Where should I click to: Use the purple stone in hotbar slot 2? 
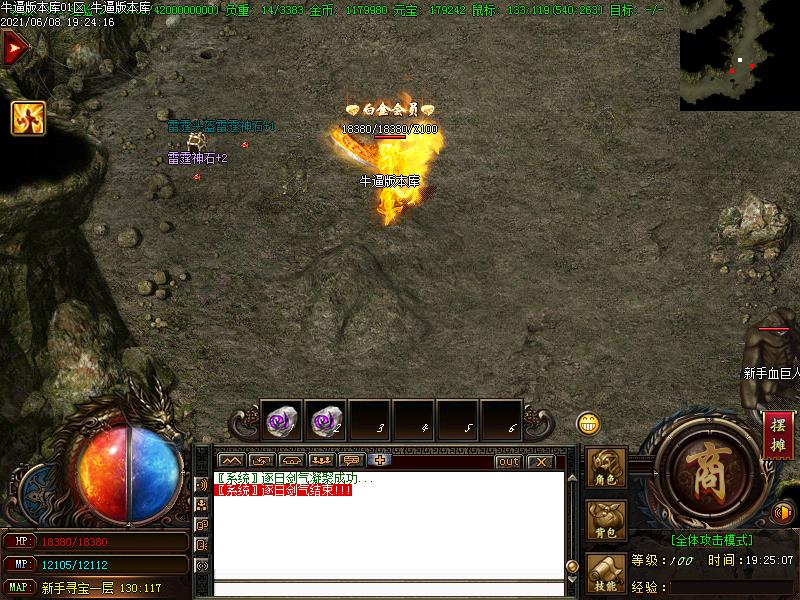pyautogui.click(x=325, y=422)
